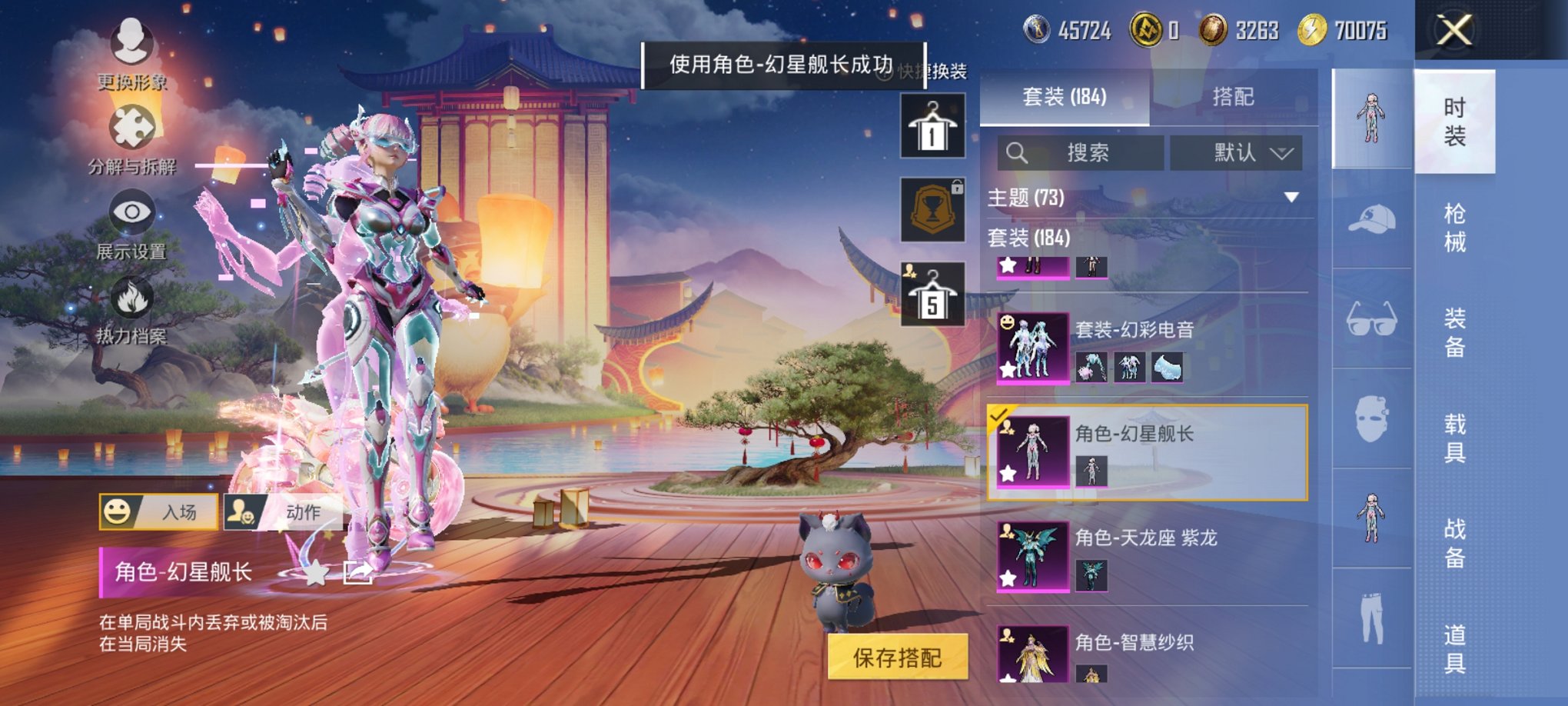The height and width of the screenshot is (706, 1568).
Task: Expand the 默认 sort dropdown
Action: click(1245, 152)
